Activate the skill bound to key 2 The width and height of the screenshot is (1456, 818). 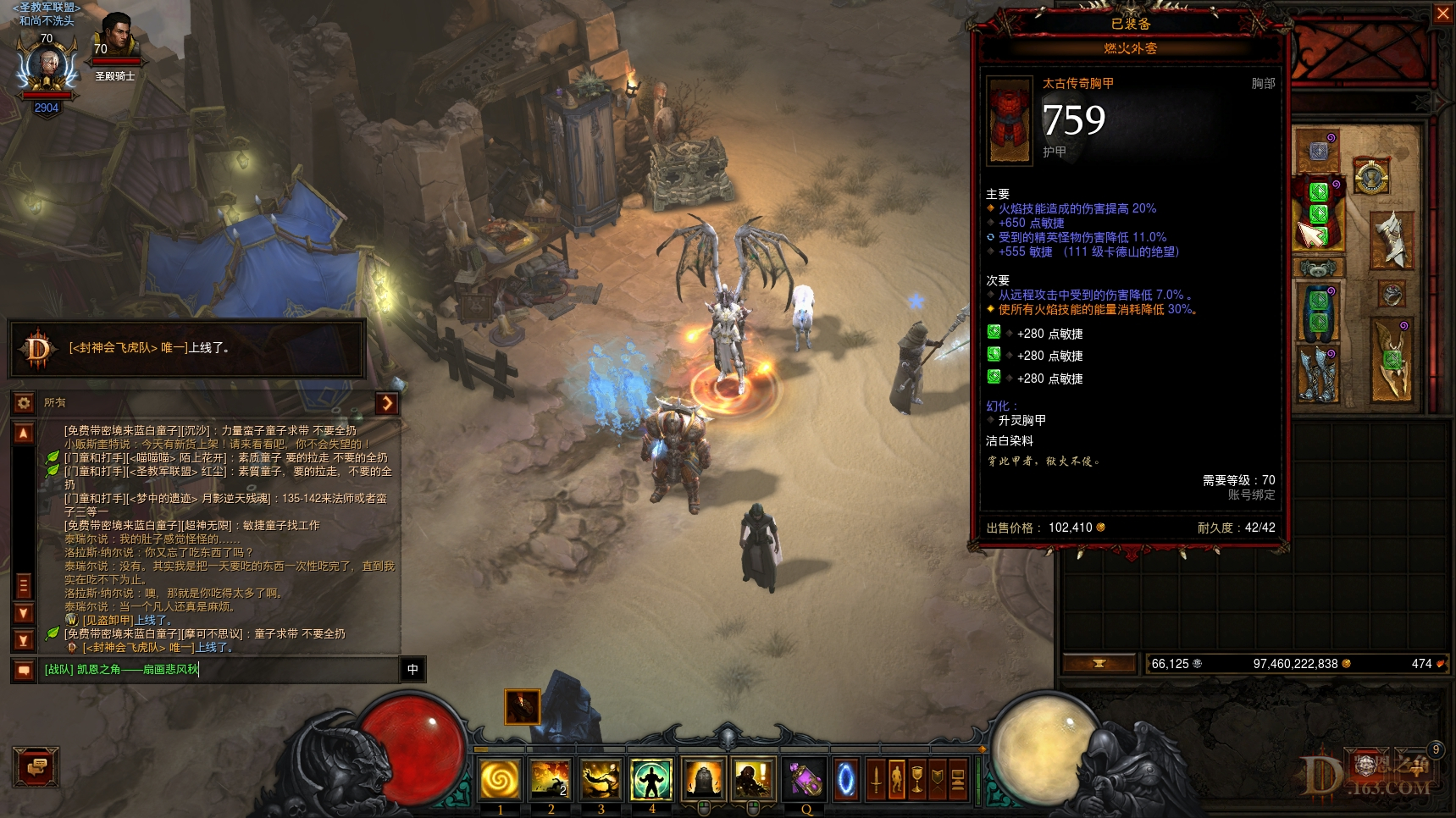[x=551, y=779]
